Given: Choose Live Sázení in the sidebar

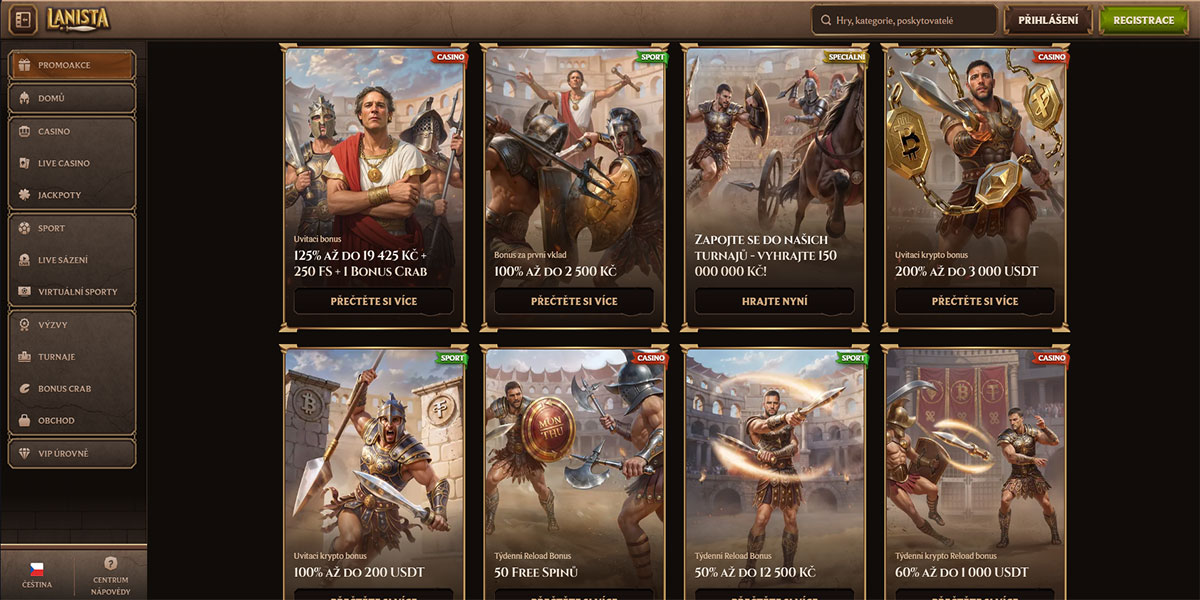Looking at the screenshot, I should [72, 260].
